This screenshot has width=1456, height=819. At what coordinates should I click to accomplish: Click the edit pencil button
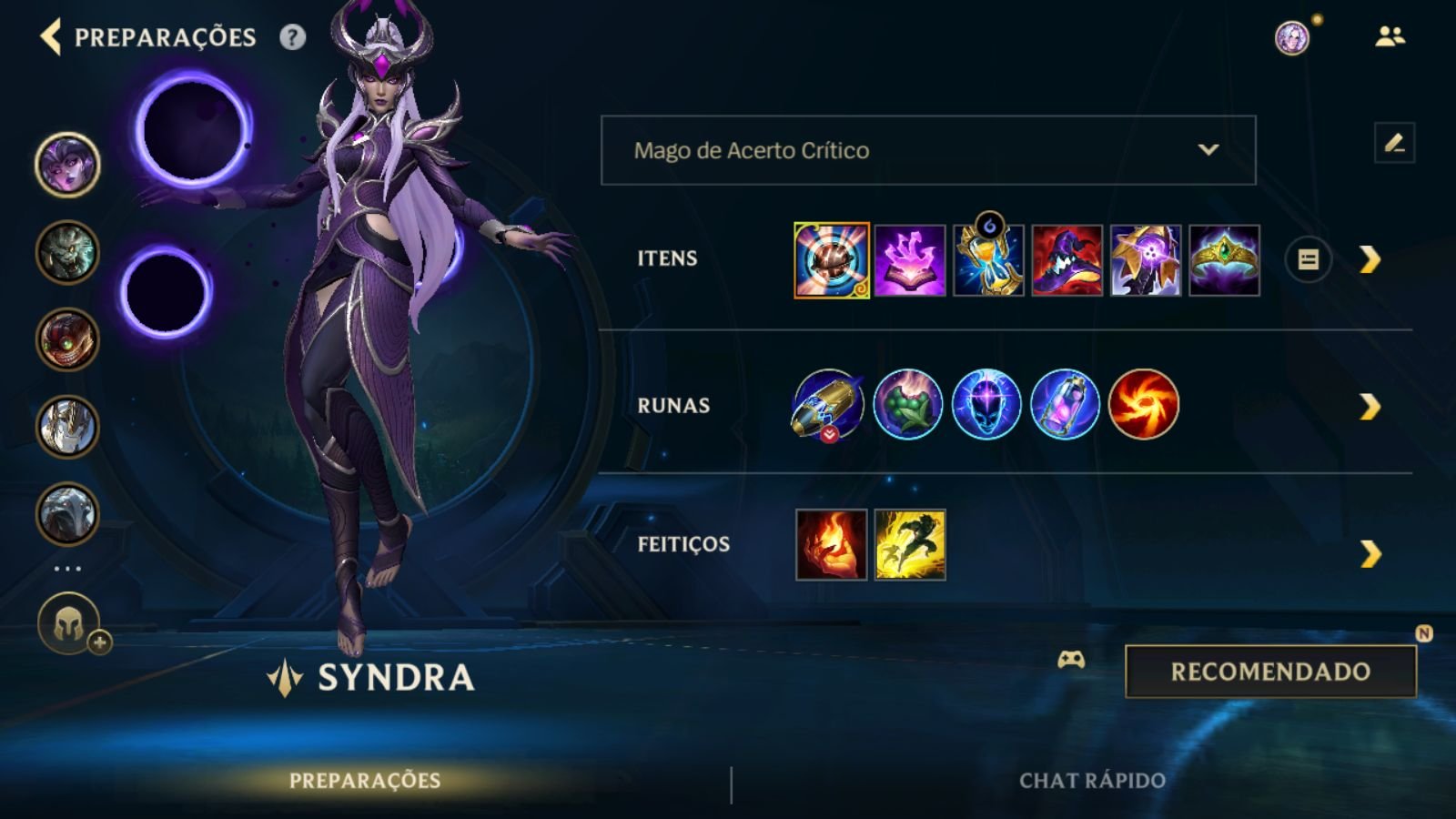(1394, 143)
